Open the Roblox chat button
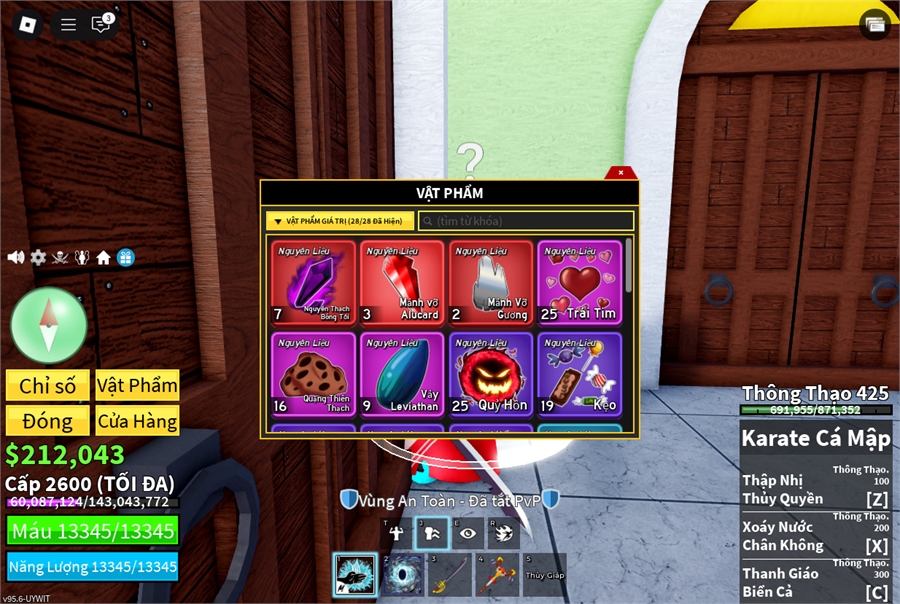Image resolution: width=900 pixels, height=604 pixels. coord(100,25)
